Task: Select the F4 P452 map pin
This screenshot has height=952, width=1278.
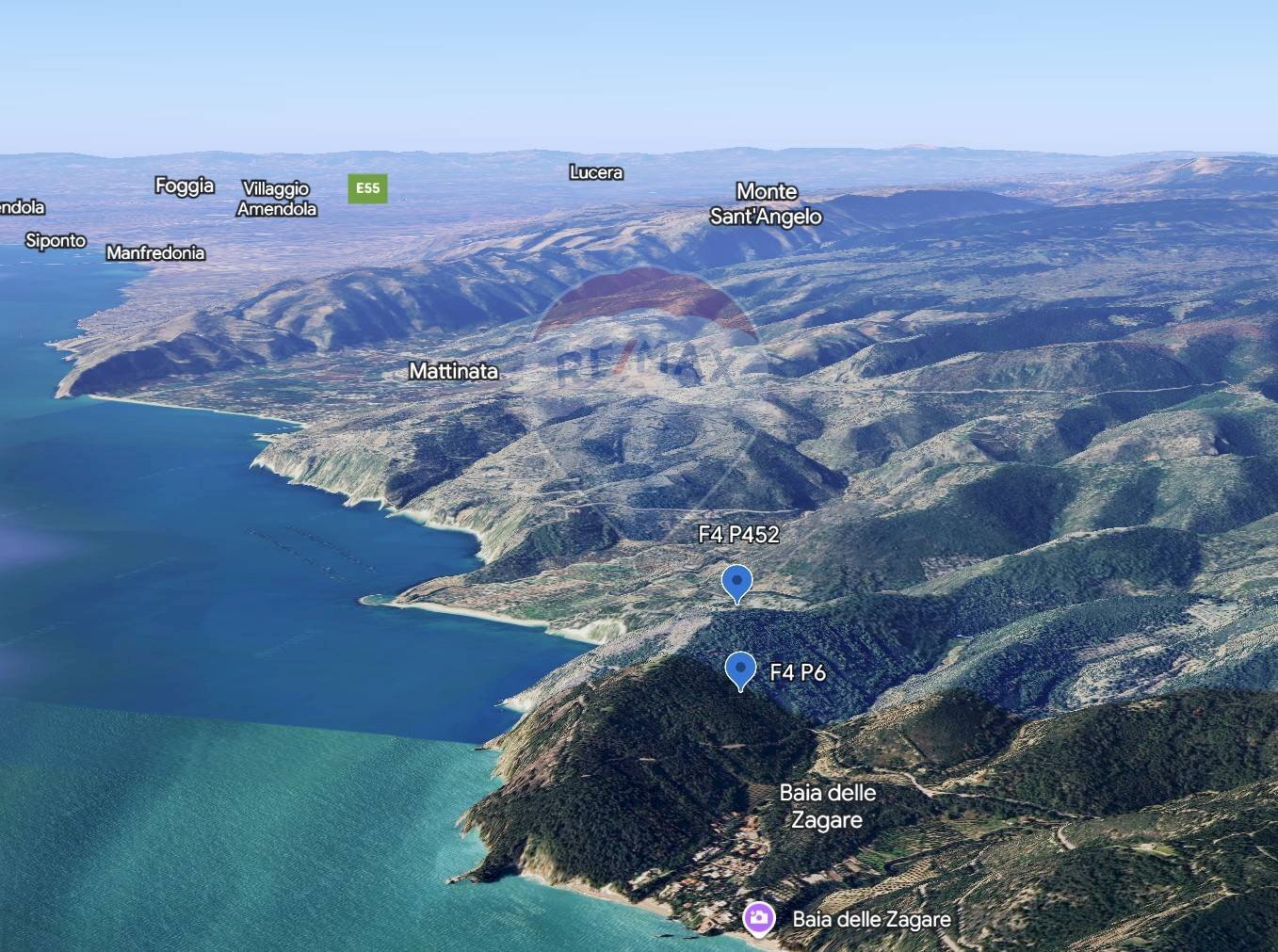Action: (736, 583)
